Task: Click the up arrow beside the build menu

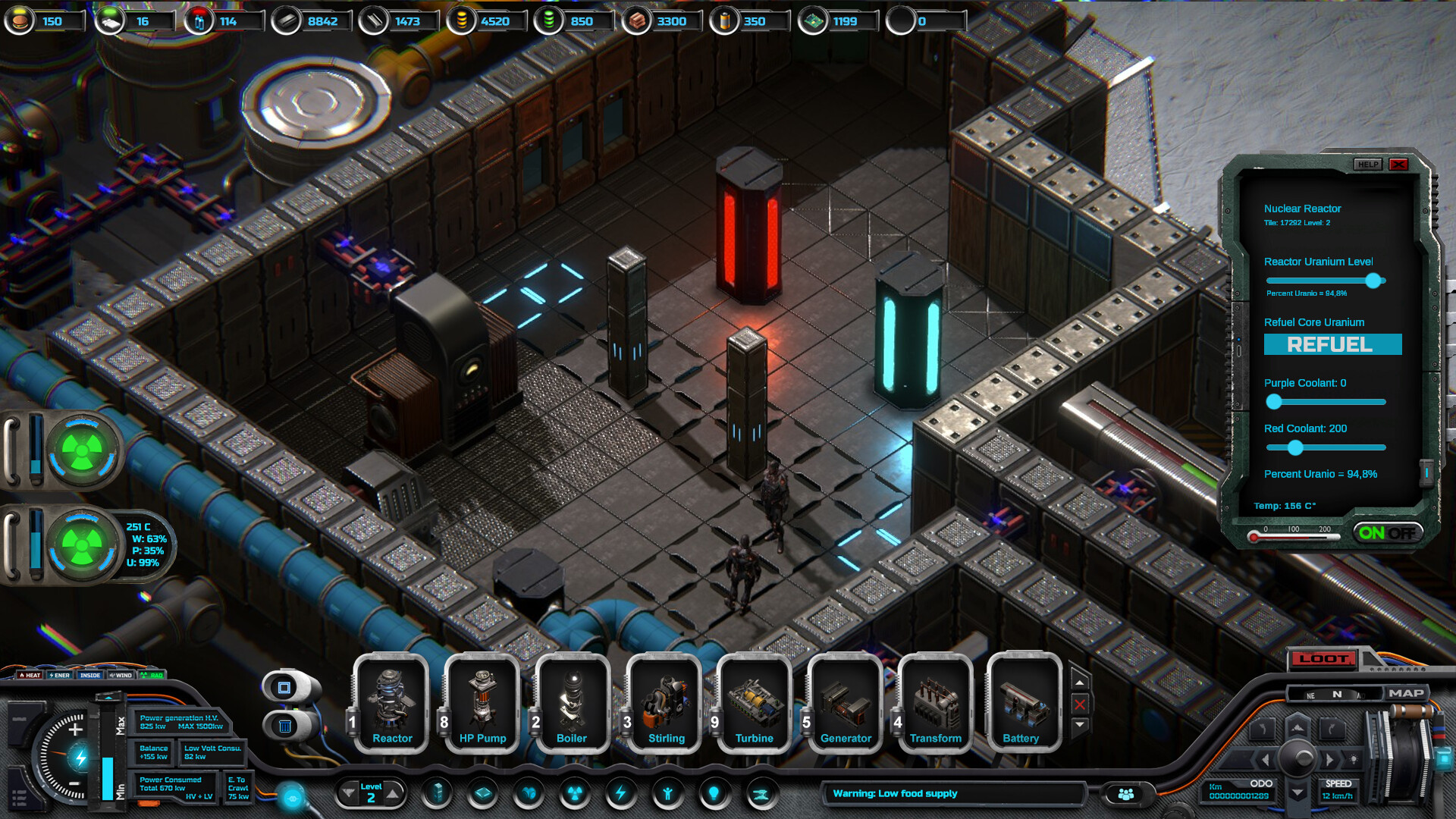Action: coord(1080,682)
